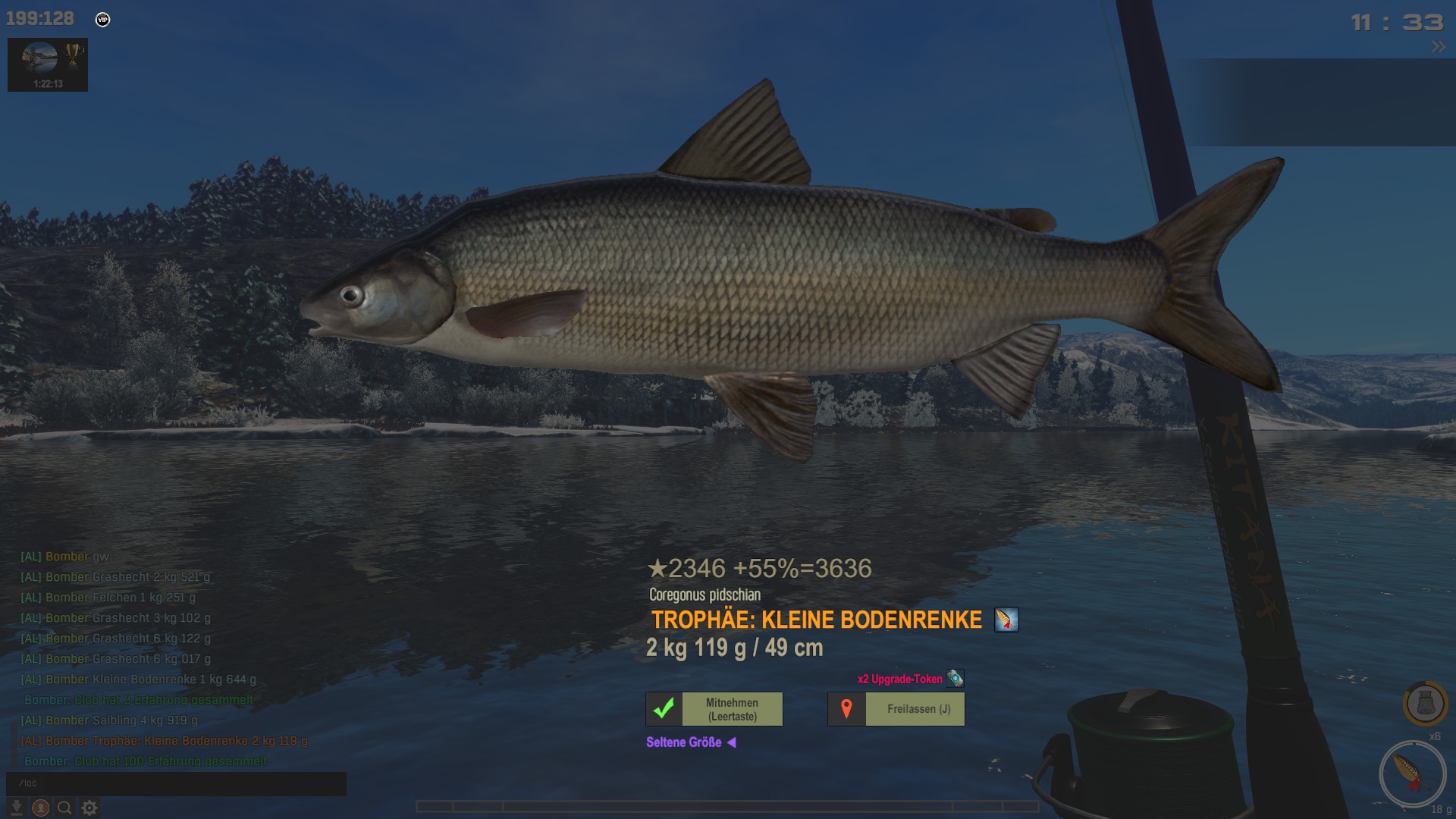Click the chat player avatar icon
Viewport: 1456px width, 819px height.
[41, 808]
